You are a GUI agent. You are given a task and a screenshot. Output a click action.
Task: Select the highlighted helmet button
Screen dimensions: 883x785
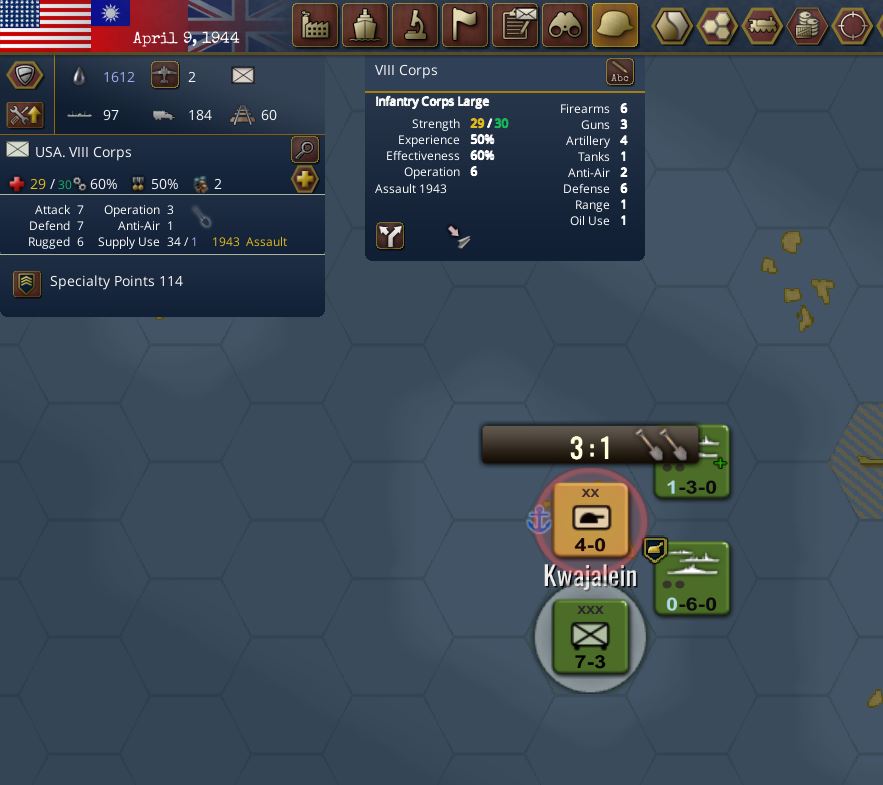615,25
